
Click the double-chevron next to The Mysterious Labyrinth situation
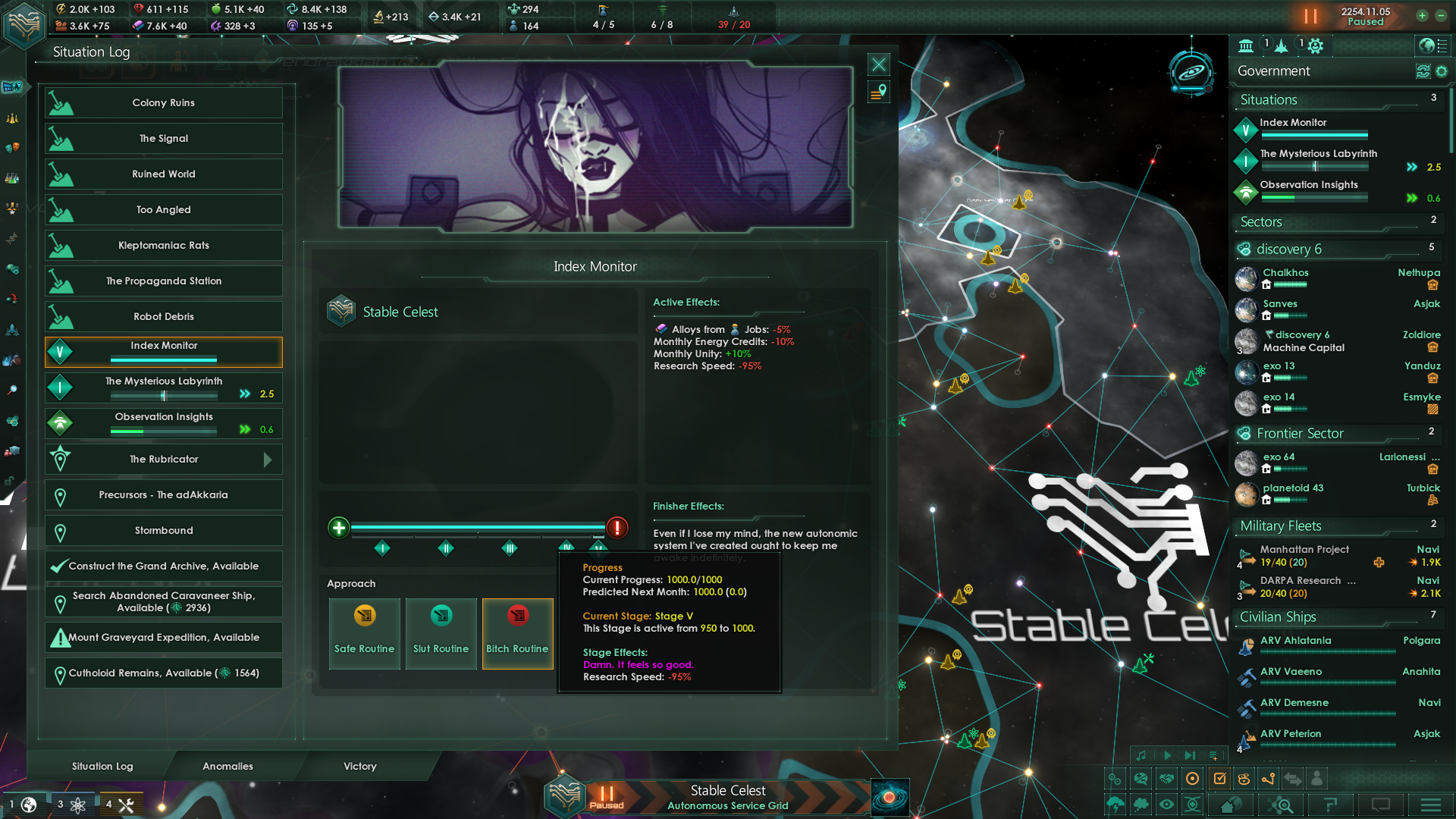(244, 394)
